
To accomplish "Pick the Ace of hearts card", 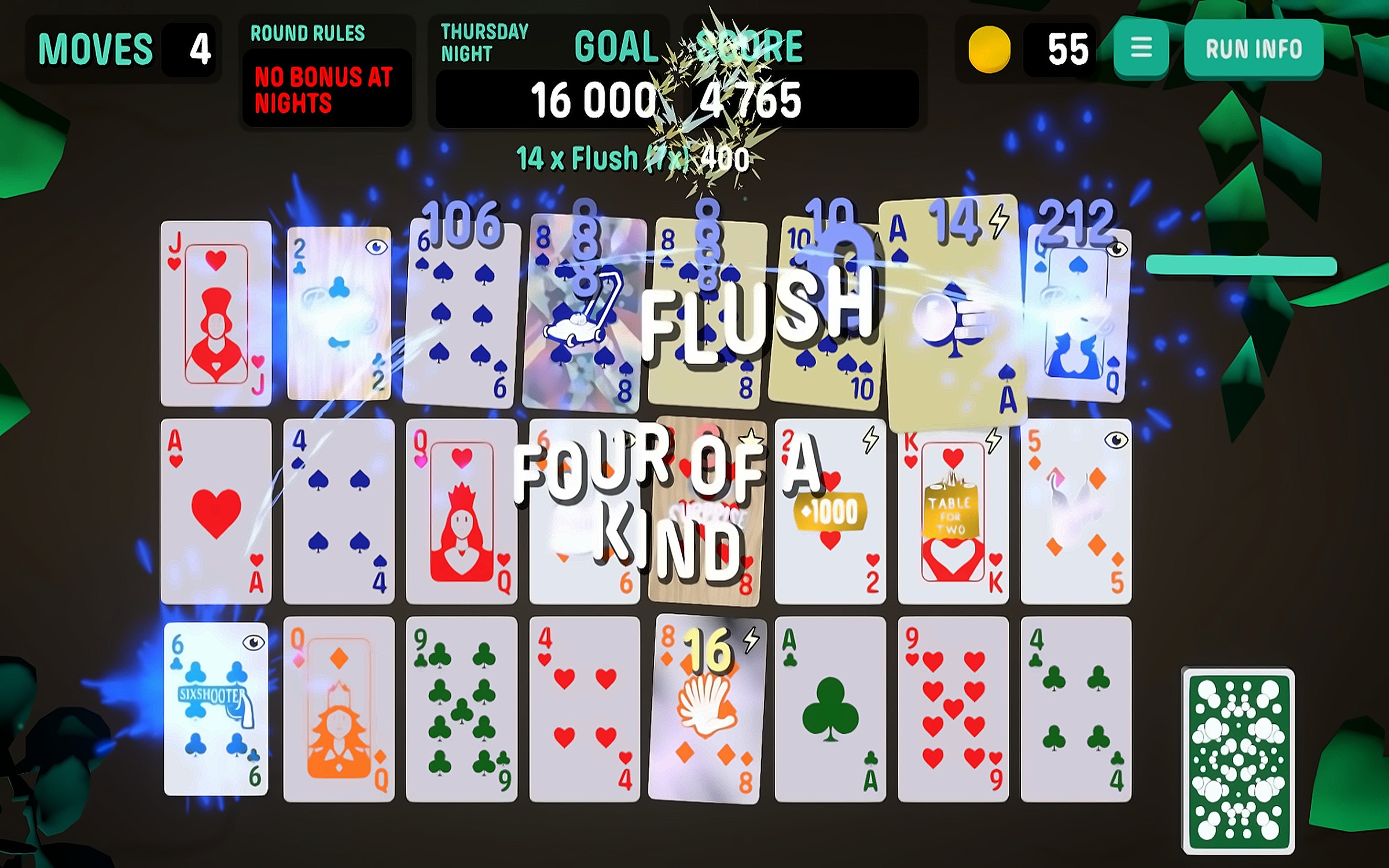I will tap(216, 512).
